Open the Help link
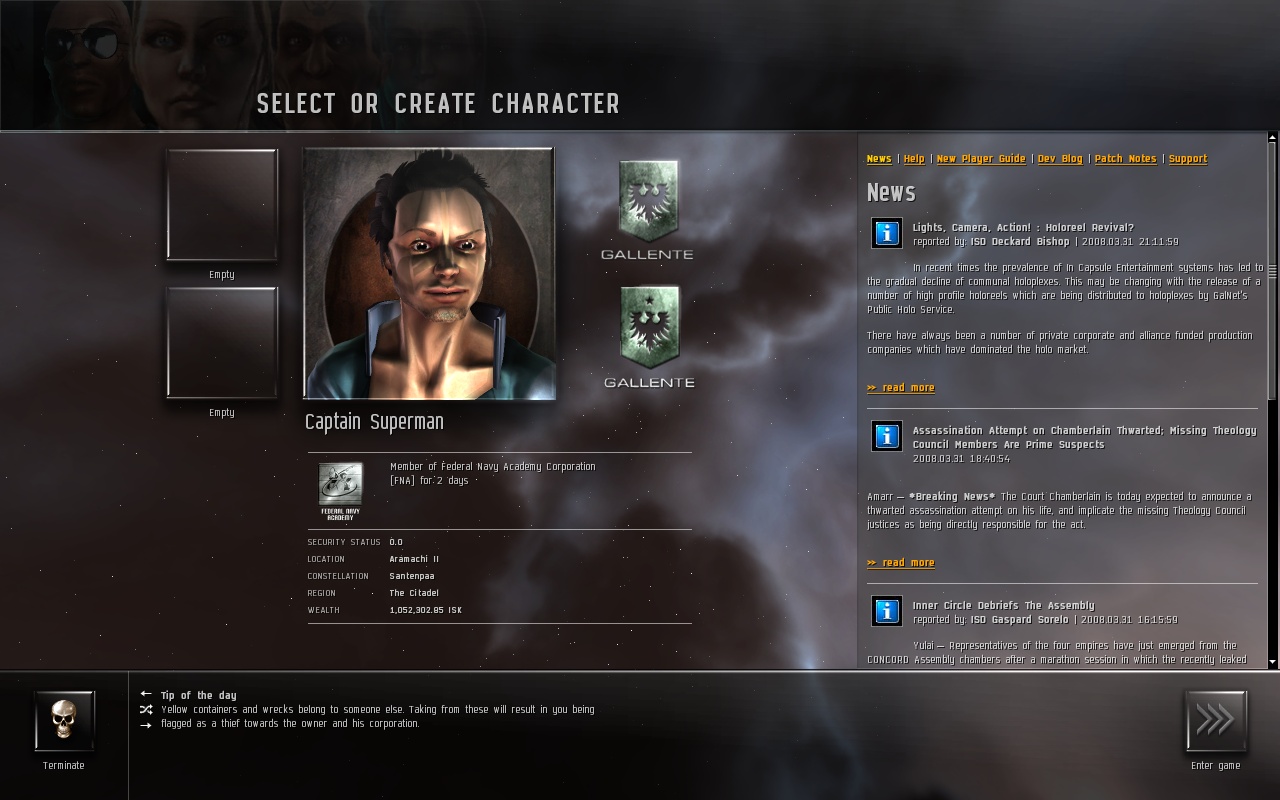 click(914, 159)
